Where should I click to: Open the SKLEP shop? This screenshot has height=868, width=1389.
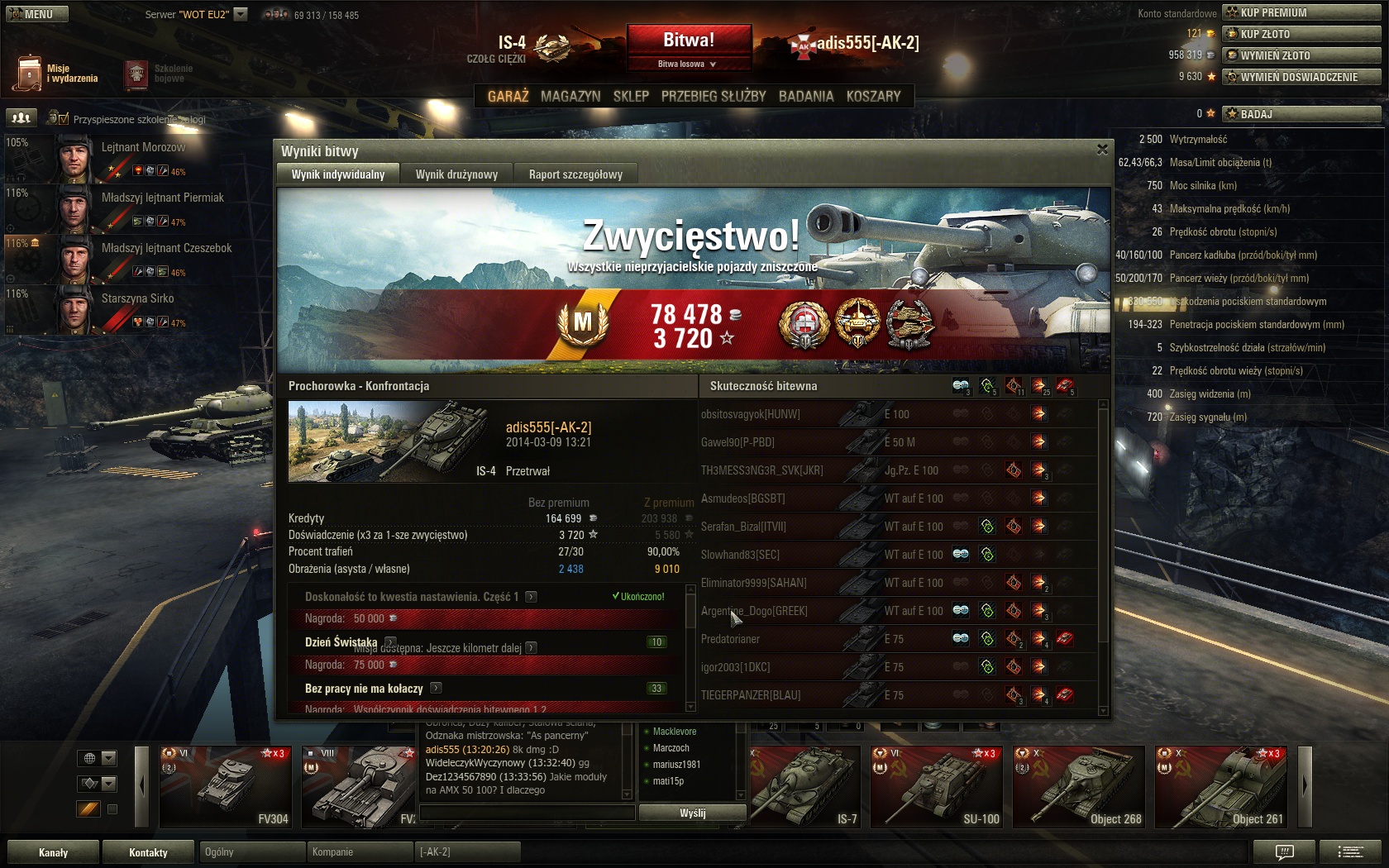pos(631,97)
